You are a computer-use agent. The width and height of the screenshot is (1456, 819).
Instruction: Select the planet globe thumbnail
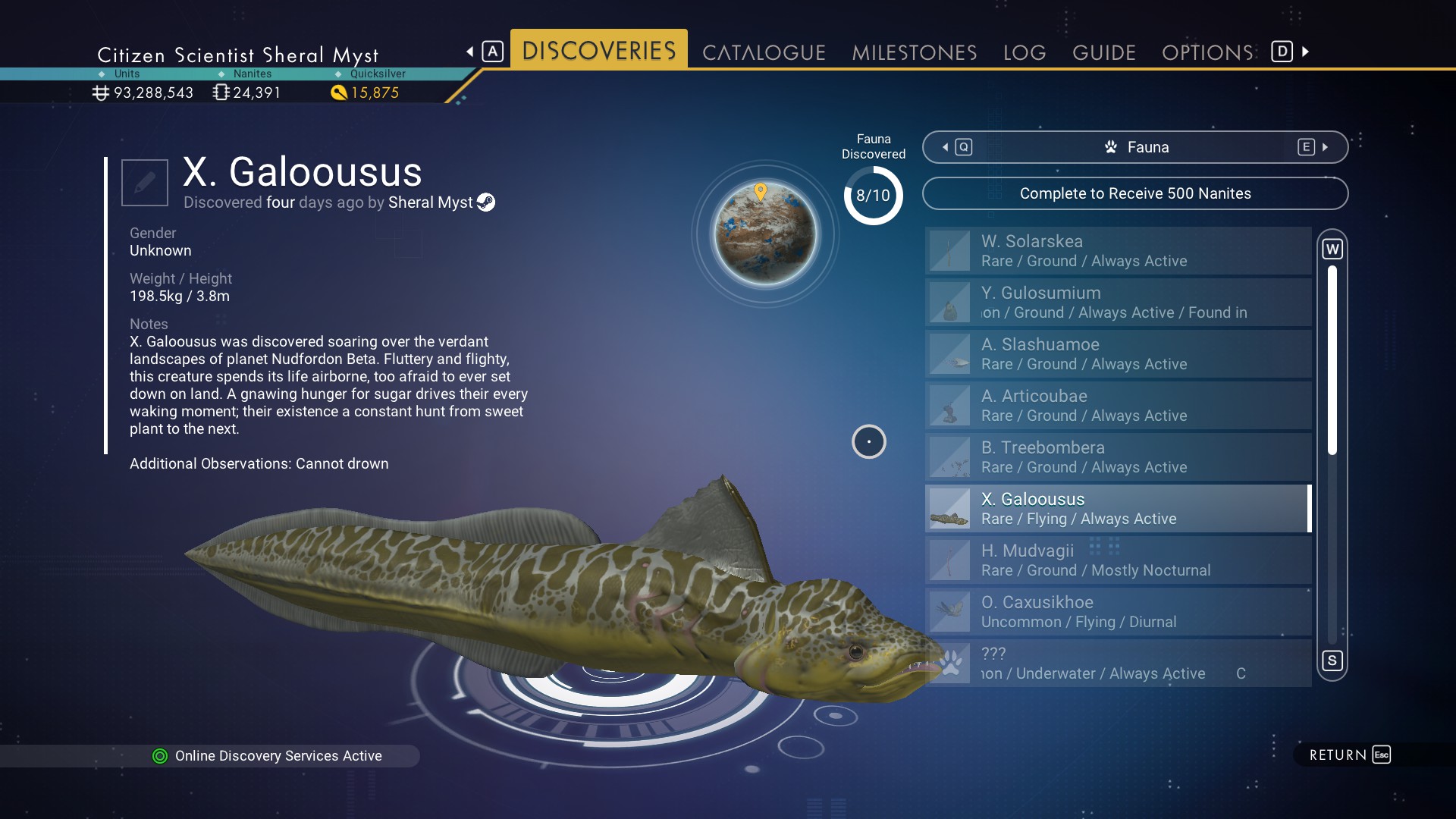(765, 234)
